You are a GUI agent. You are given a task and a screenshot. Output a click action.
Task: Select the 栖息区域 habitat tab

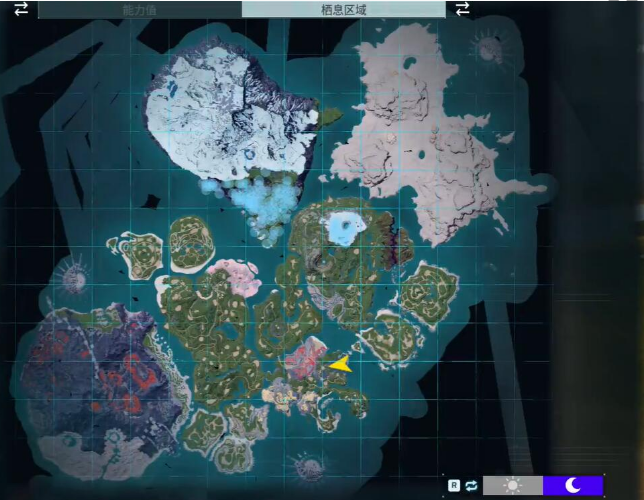coord(343,9)
